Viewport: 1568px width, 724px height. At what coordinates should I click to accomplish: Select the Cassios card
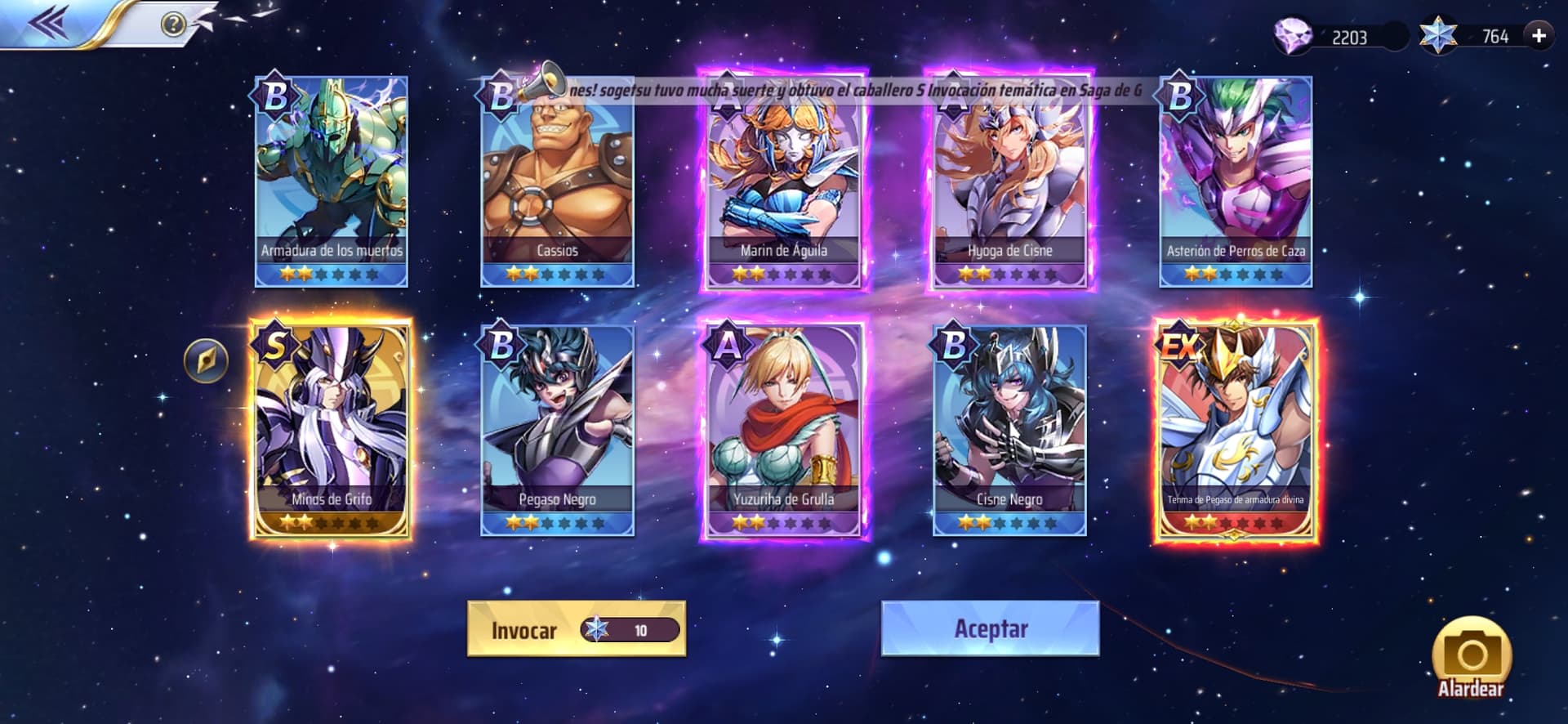coord(558,181)
